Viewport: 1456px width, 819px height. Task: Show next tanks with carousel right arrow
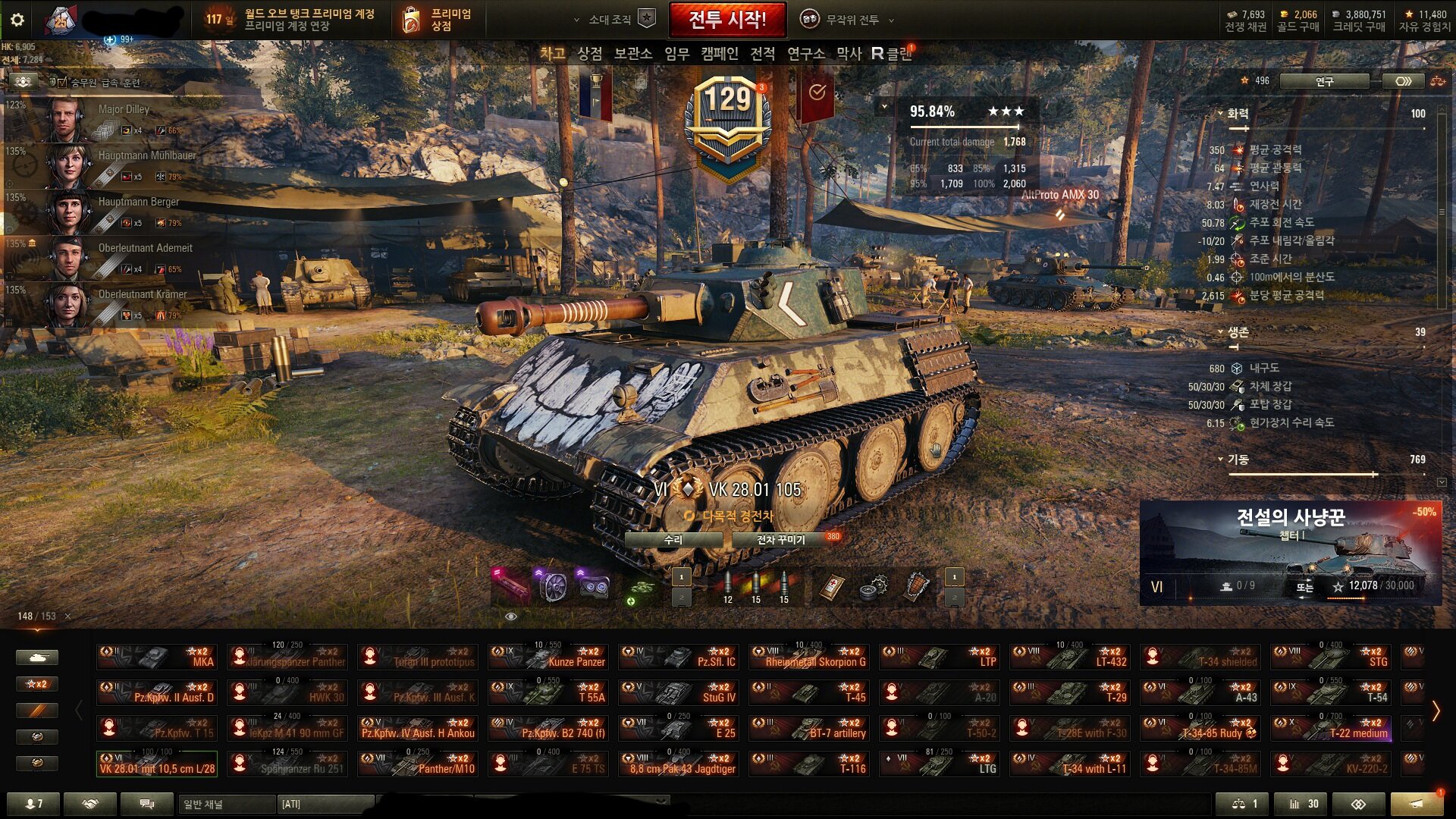point(1436,711)
